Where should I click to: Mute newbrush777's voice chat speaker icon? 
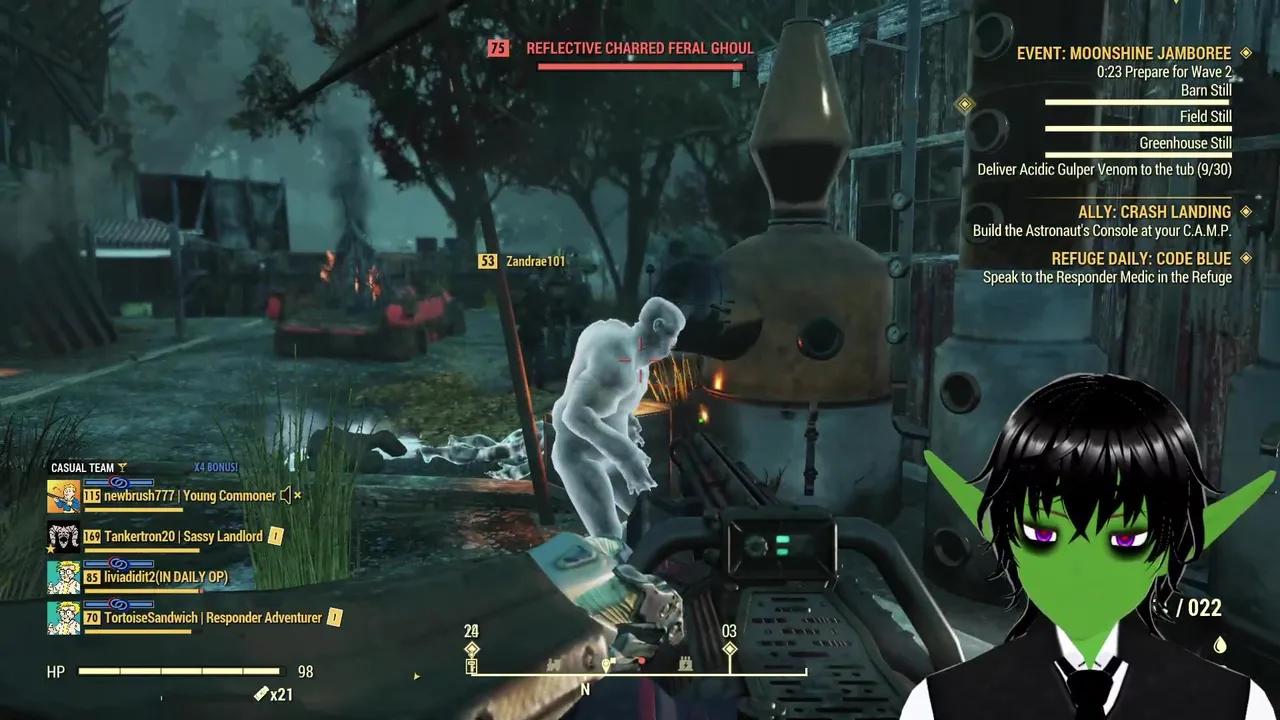pos(286,496)
